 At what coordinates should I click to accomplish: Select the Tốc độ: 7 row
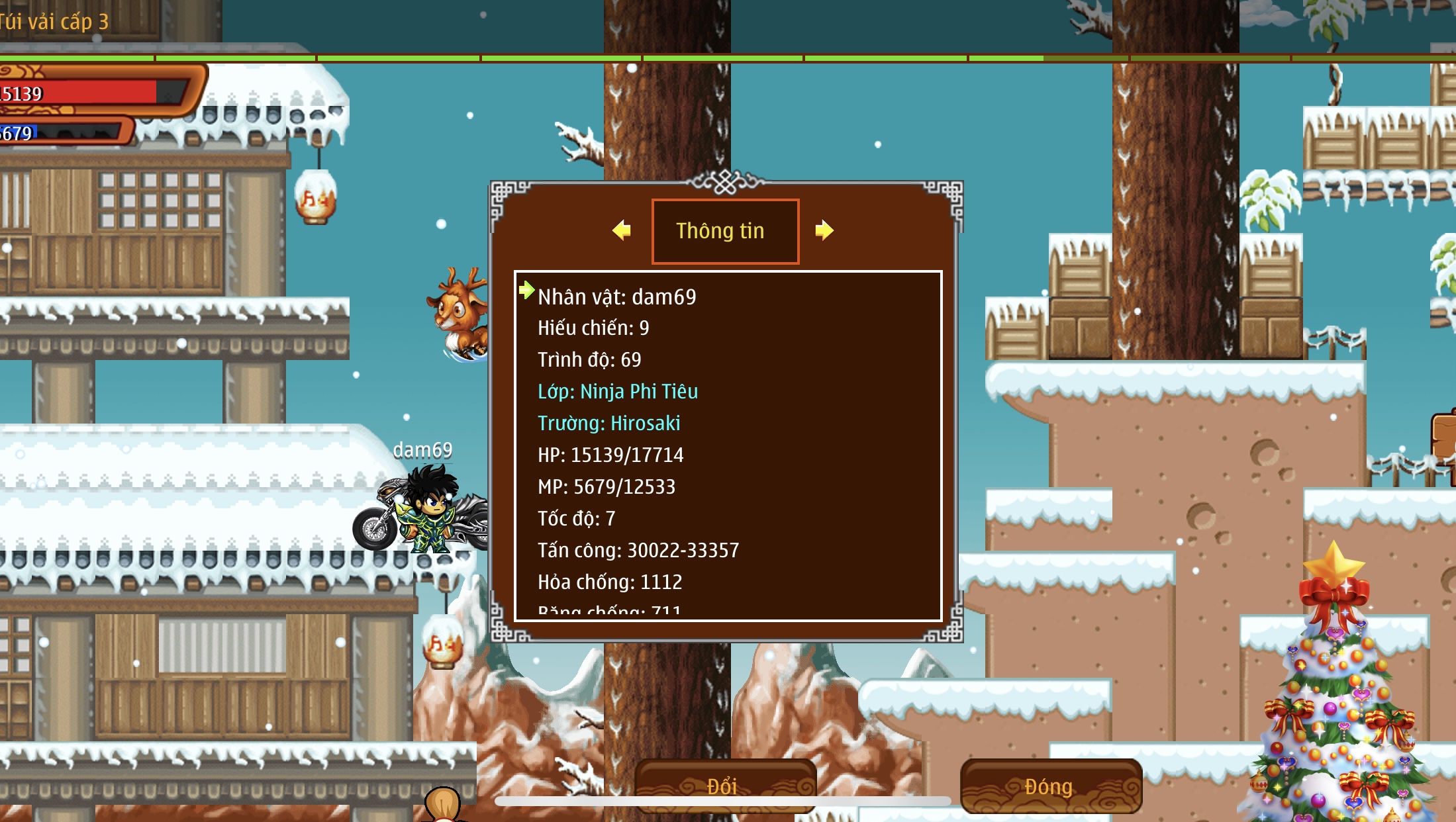click(x=576, y=518)
